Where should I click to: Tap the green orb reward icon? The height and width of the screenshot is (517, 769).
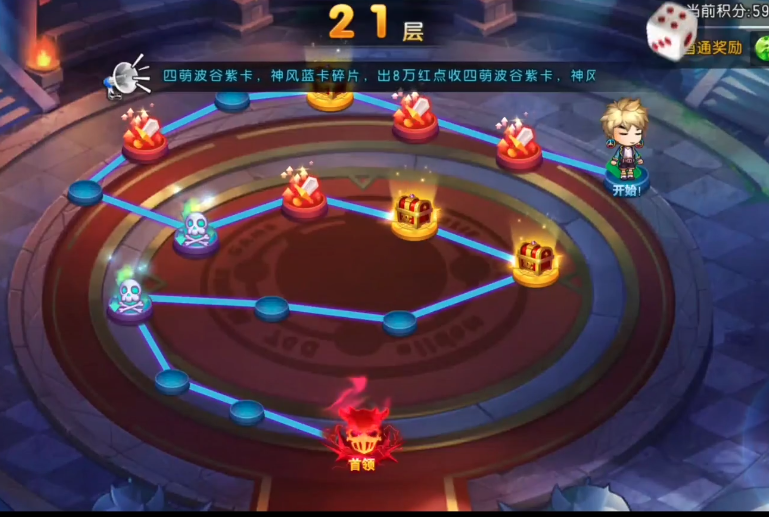762,47
